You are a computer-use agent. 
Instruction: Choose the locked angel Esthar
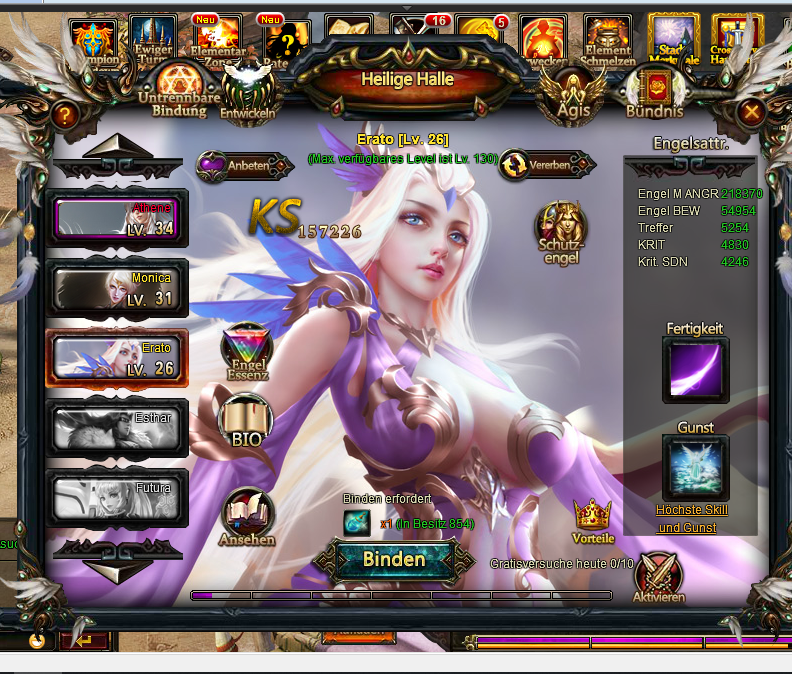(117, 428)
